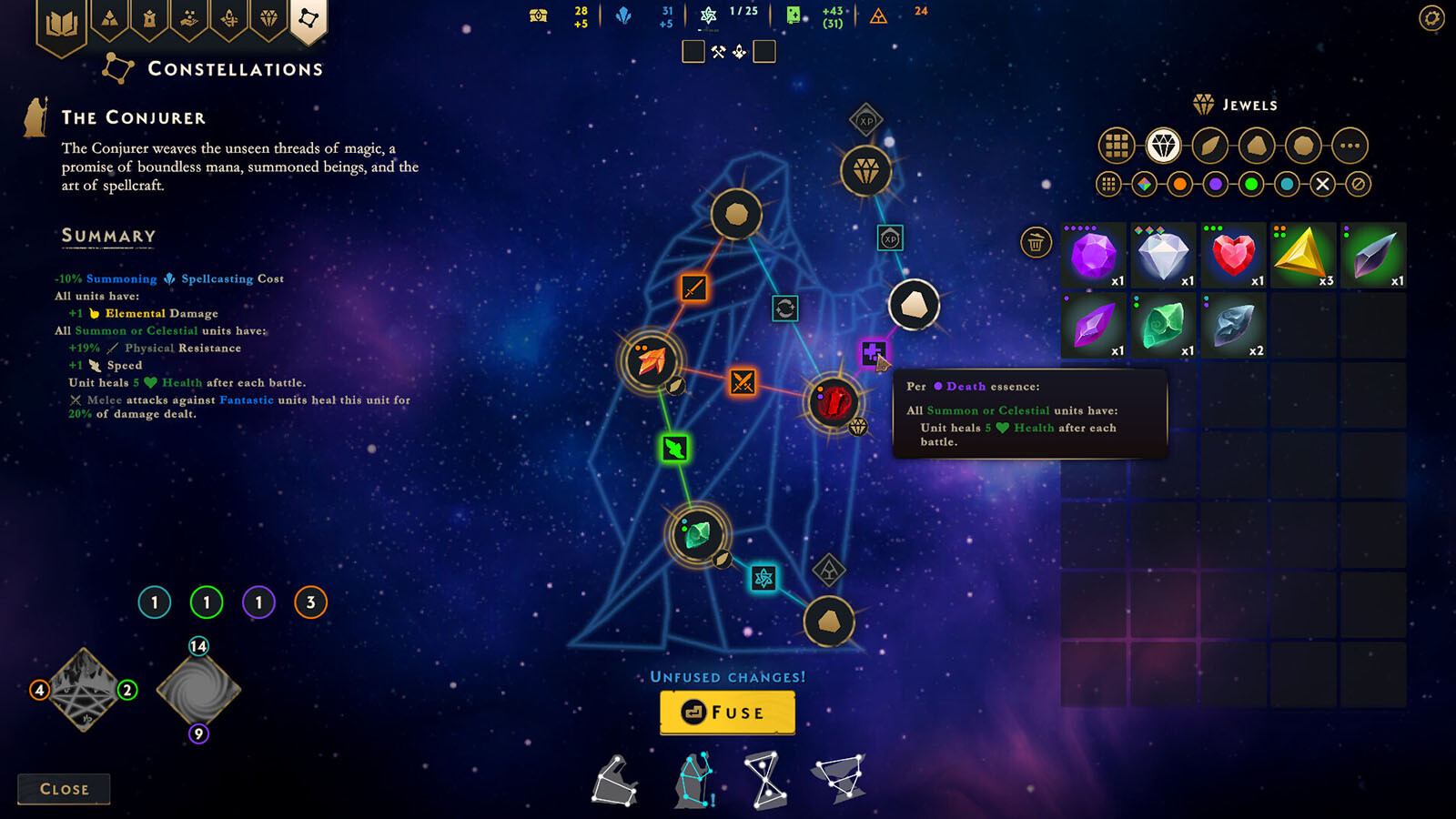Pick the white diamond jewel
The width and height of the screenshot is (1456, 819).
[1163, 255]
